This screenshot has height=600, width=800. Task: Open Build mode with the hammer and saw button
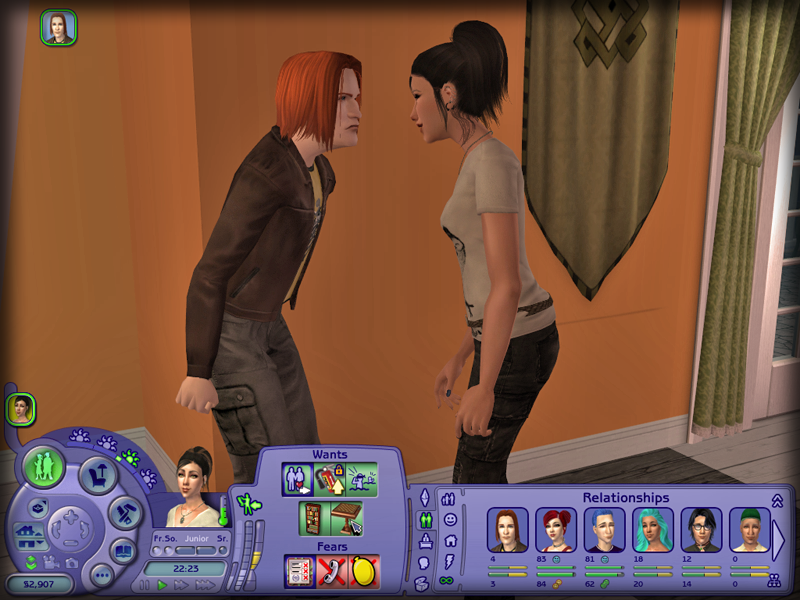[125, 513]
